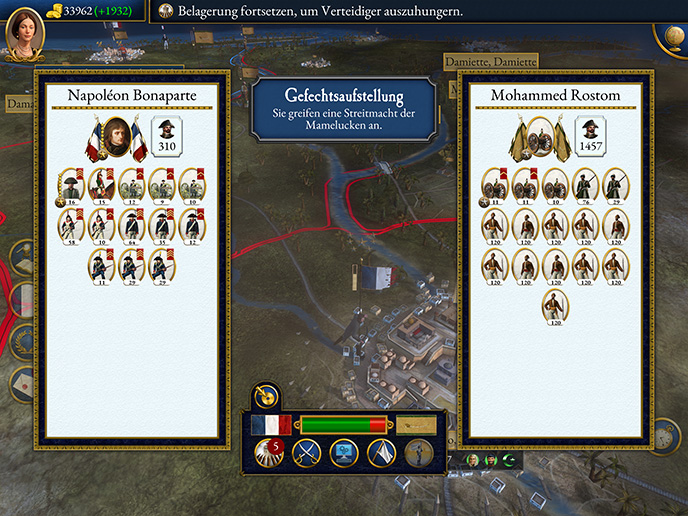Select Mohammed Rostom's cannon army portrait

[541, 140]
